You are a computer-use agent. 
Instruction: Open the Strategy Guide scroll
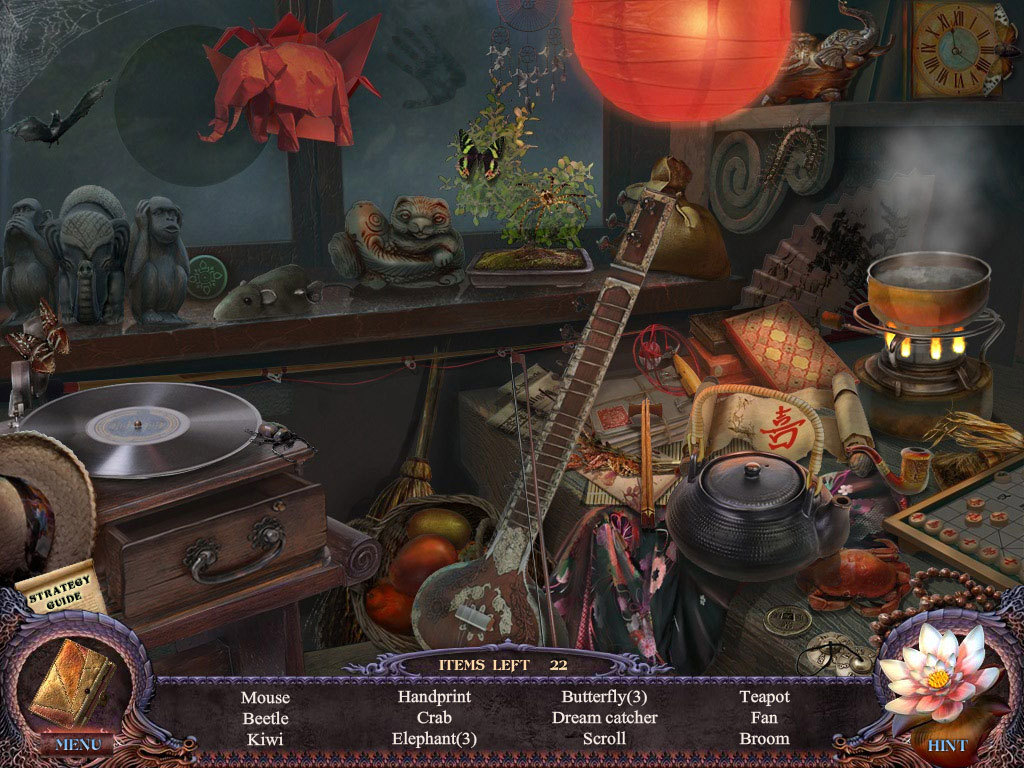click(x=62, y=590)
